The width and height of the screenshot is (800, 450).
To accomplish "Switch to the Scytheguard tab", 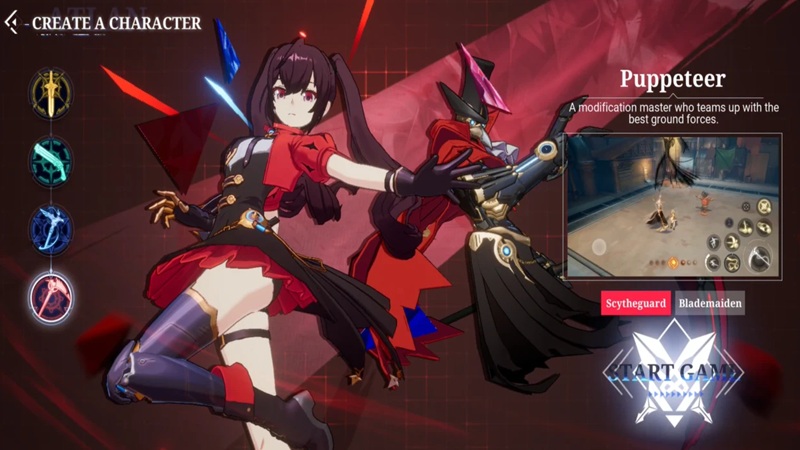I will click(636, 303).
